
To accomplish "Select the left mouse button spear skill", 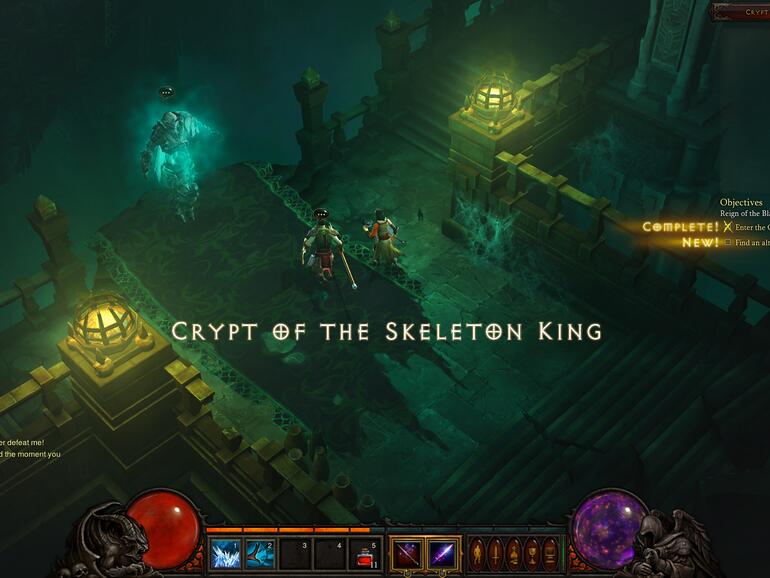I will tap(406, 553).
